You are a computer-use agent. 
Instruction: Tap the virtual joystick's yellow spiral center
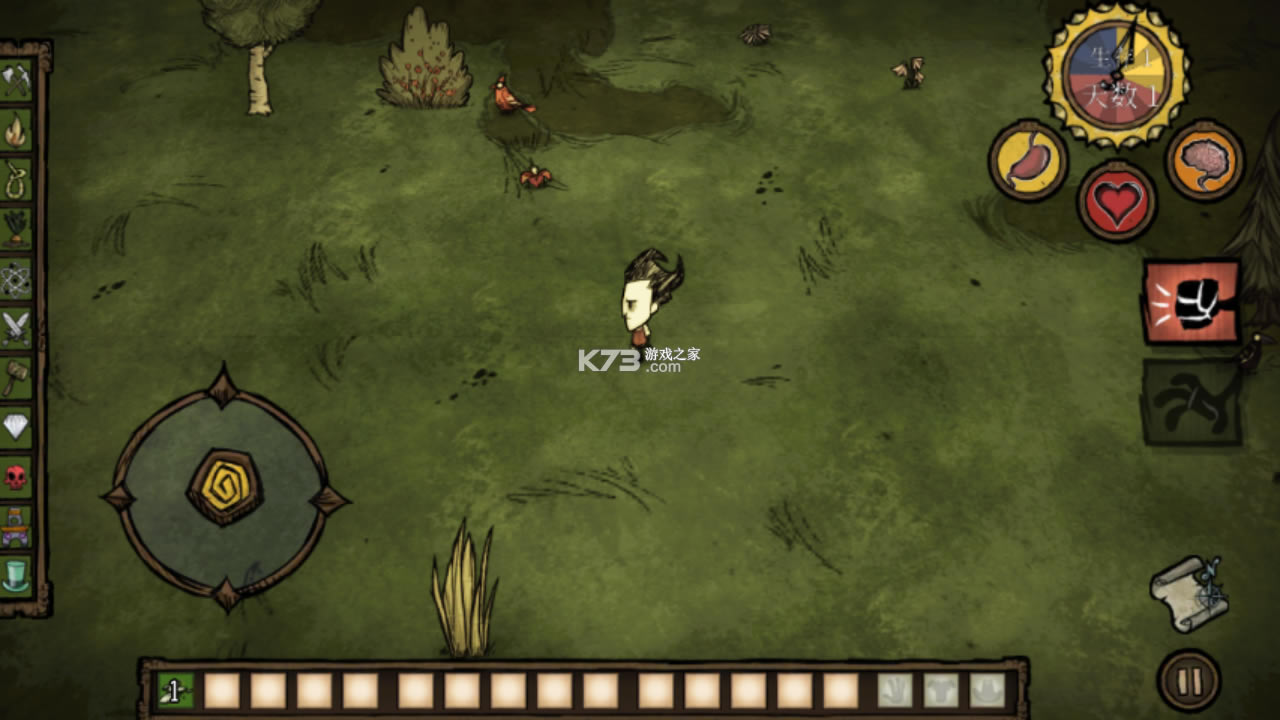click(x=224, y=487)
